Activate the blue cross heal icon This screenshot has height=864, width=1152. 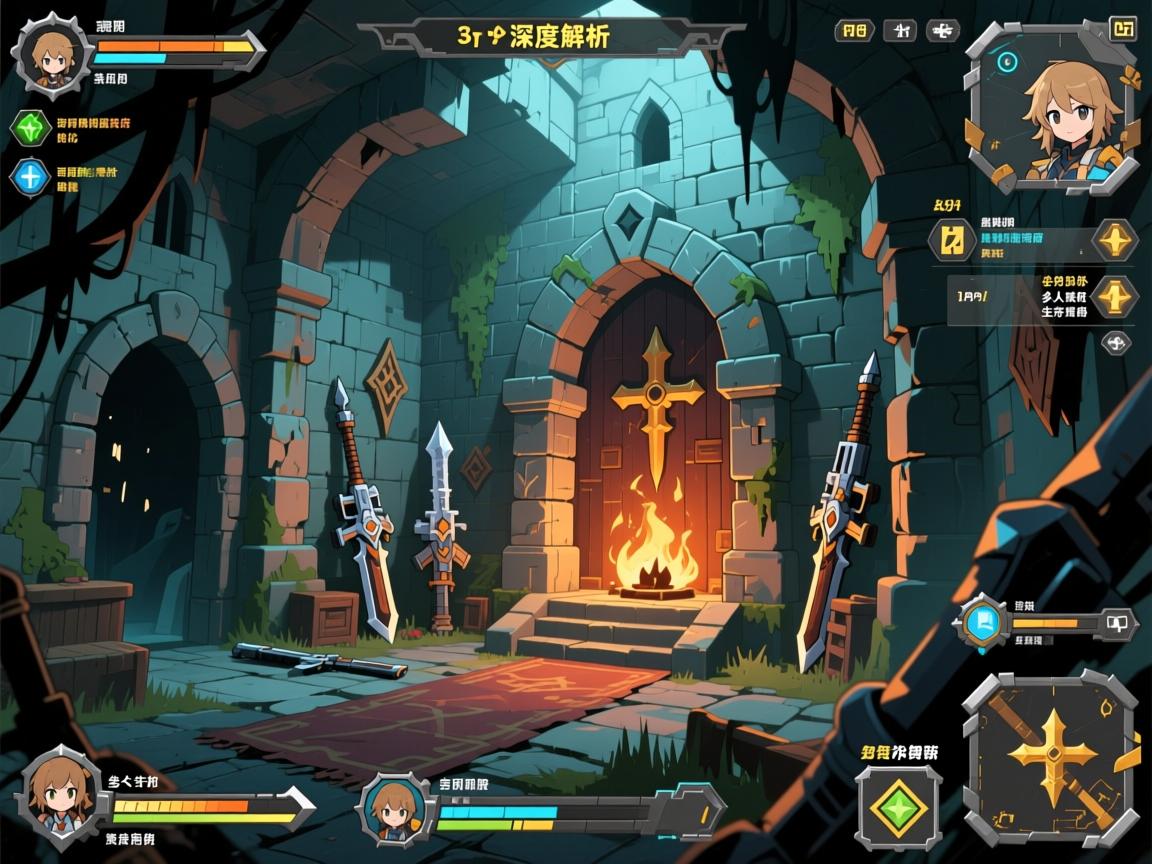pos(30,177)
